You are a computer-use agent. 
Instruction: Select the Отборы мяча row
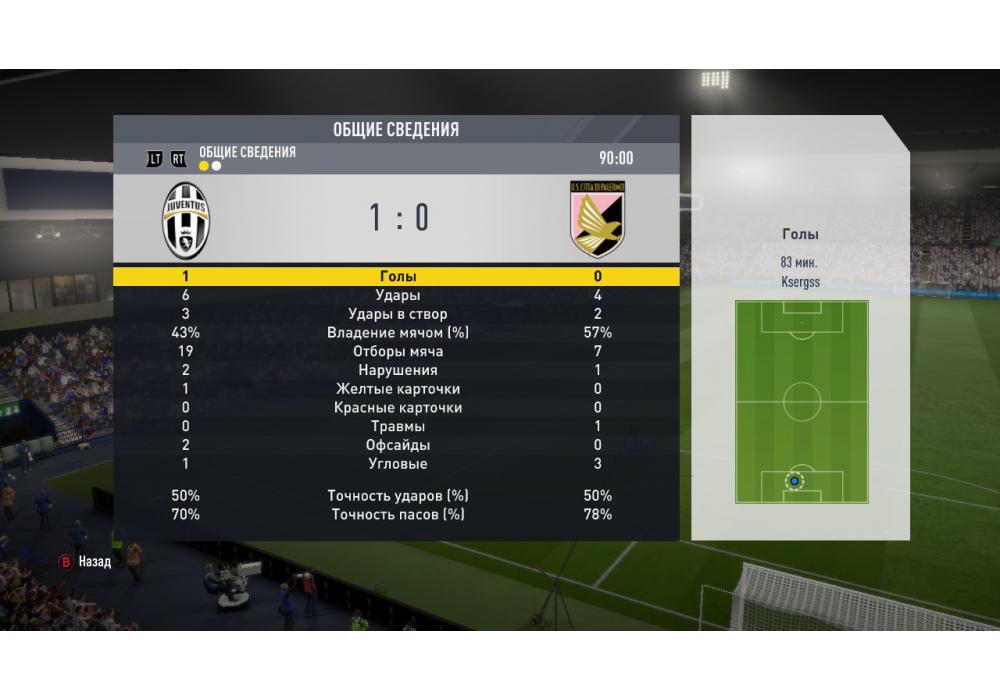pos(397,352)
